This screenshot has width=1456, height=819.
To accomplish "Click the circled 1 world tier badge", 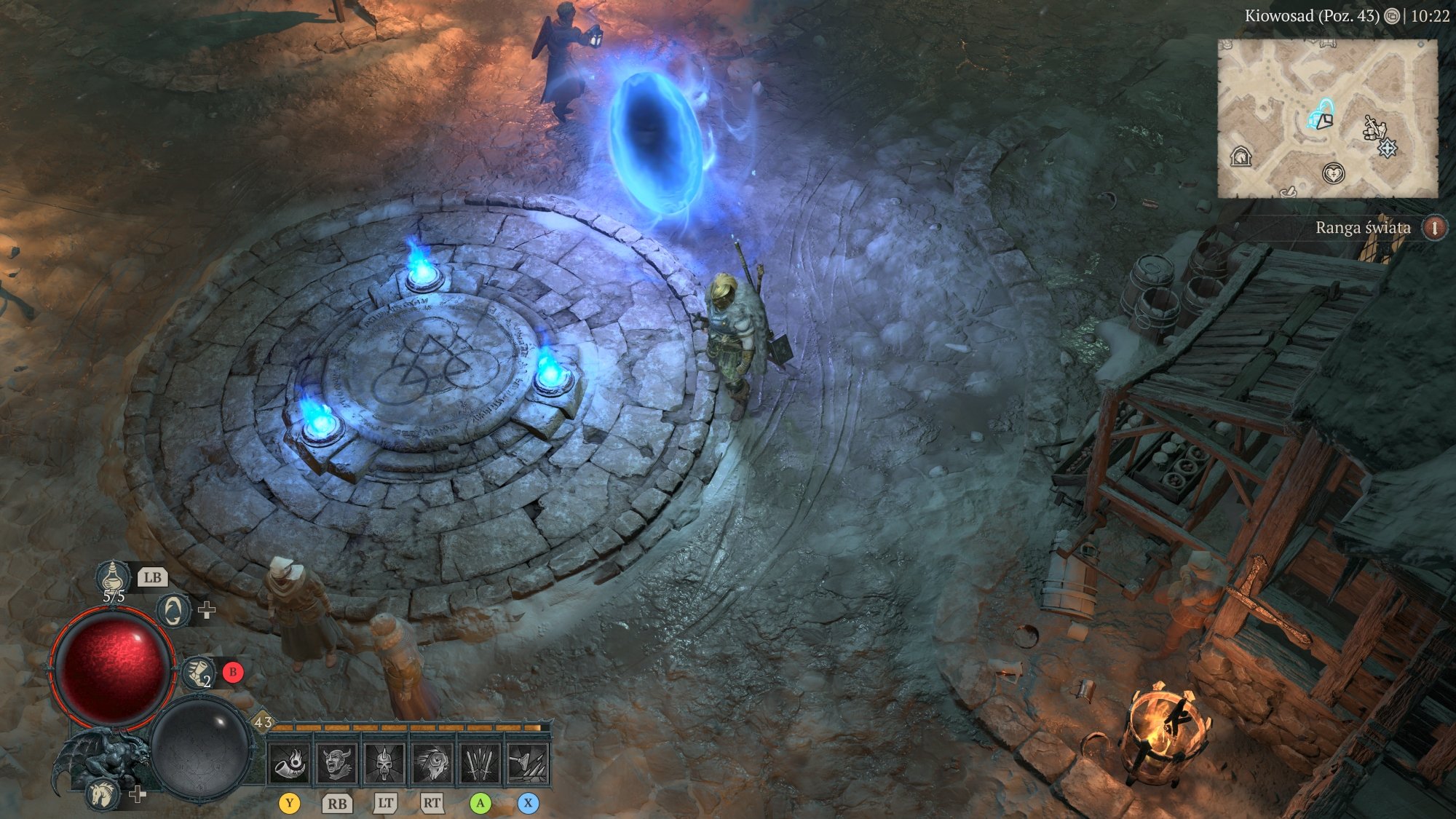I will pos(1436,229).
